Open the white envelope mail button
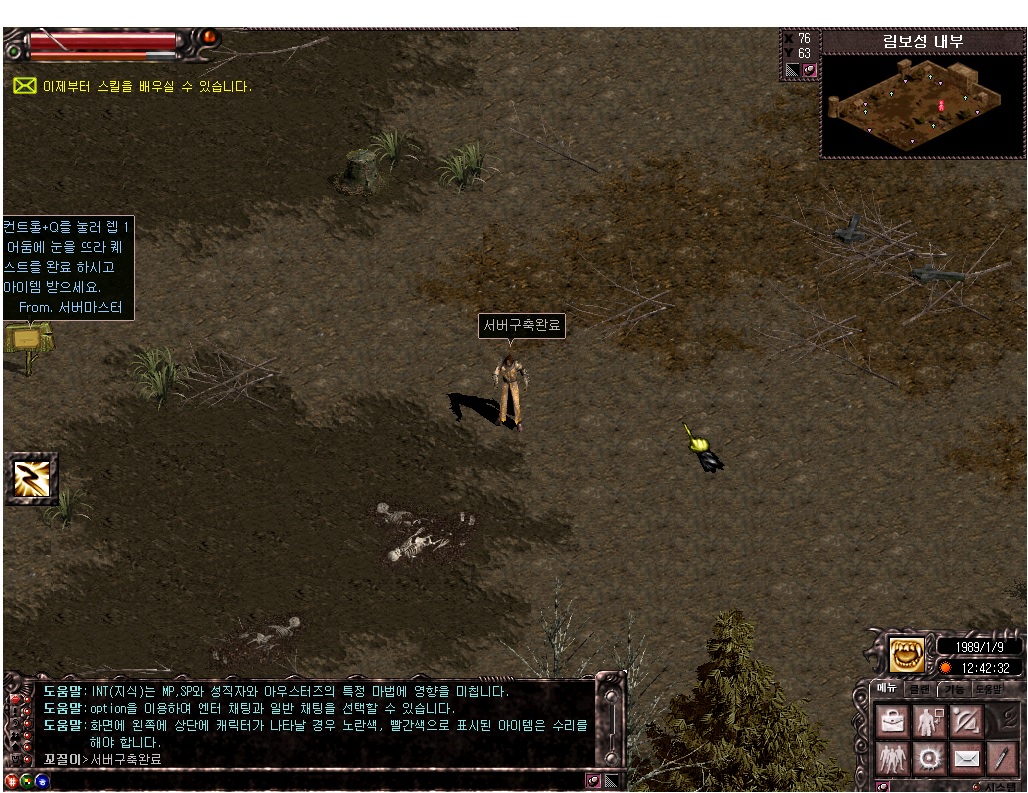The height and width of the screenshot is (793, 1028). [x=965, y=757]
